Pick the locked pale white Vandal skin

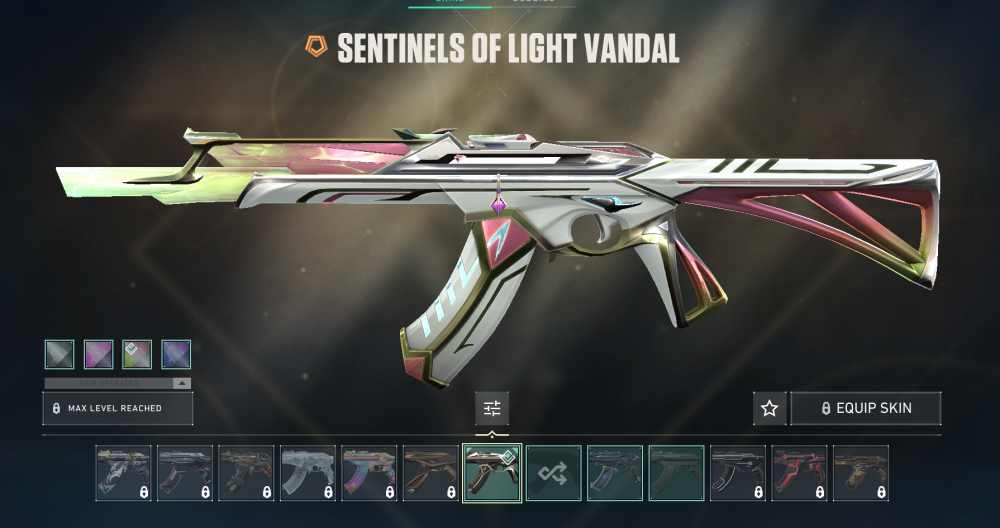coord(307,473)
